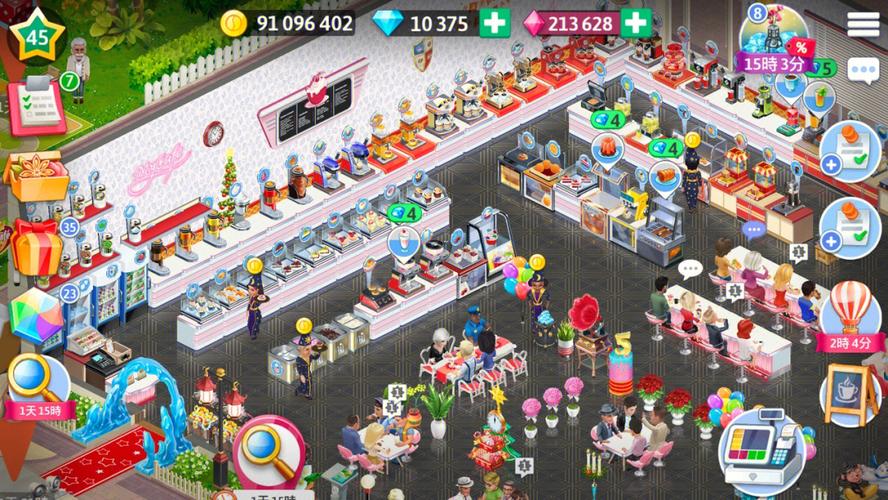
Task: Buy more pink gems with plus button
Action: (x=635, y=22)
